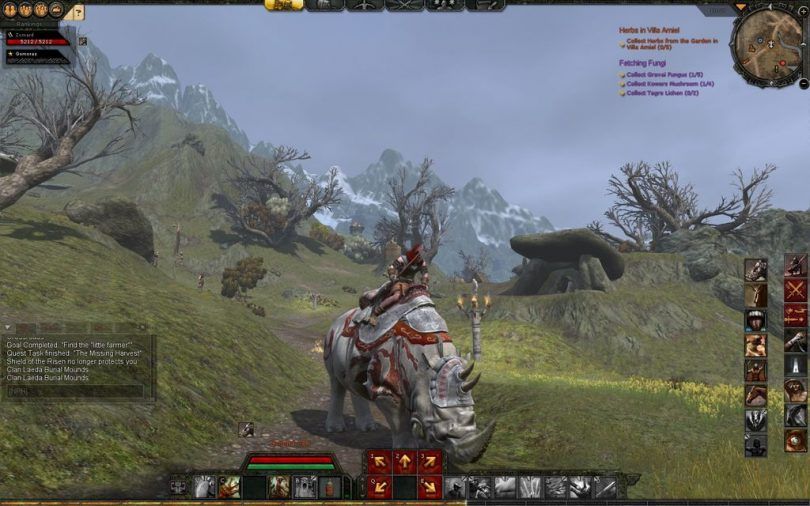Select the highlighted gold tab at top

pyautogui.click(x=284, y=5)
